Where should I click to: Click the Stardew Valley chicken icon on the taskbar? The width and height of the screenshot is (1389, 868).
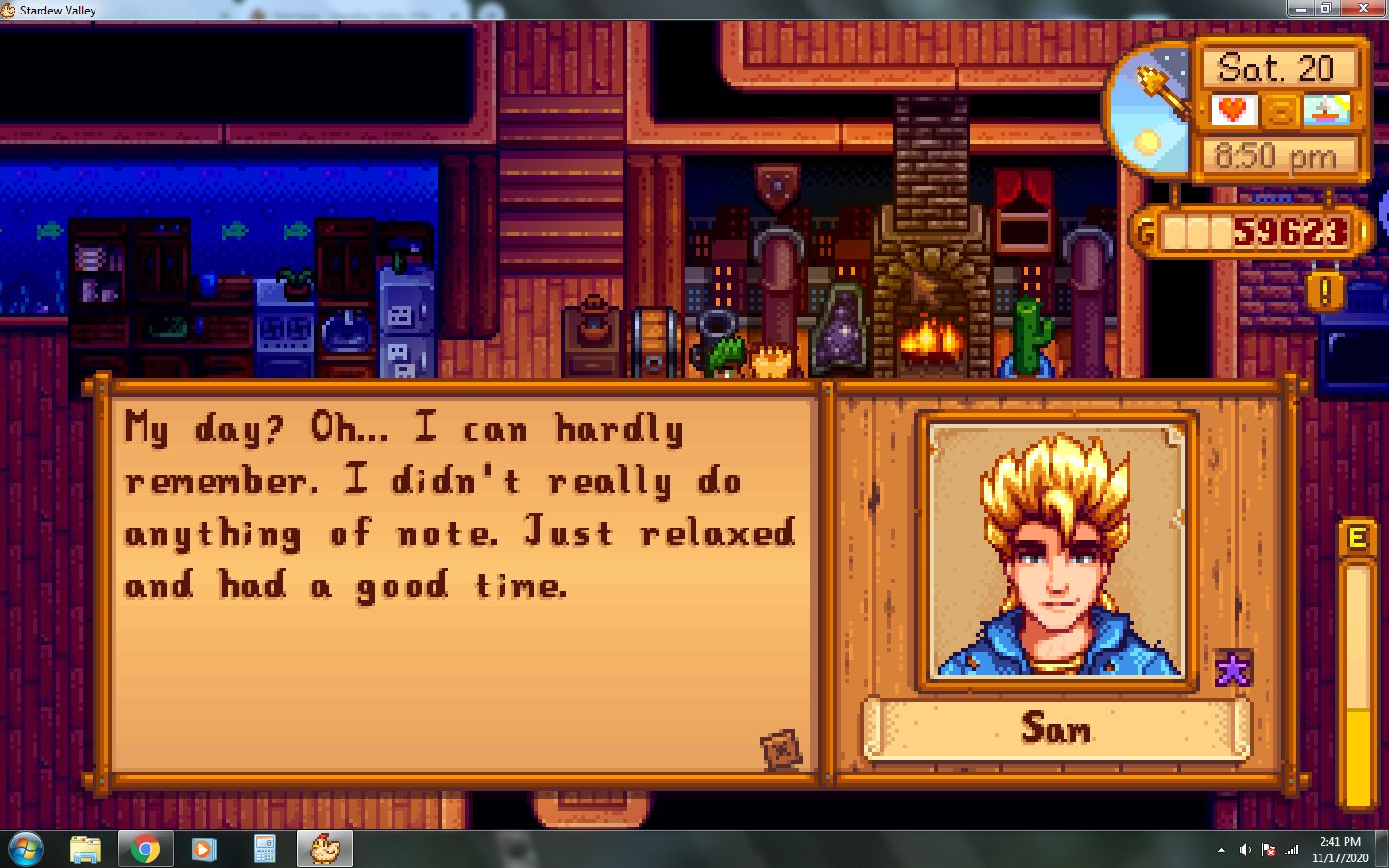click(x=324, y=849)
